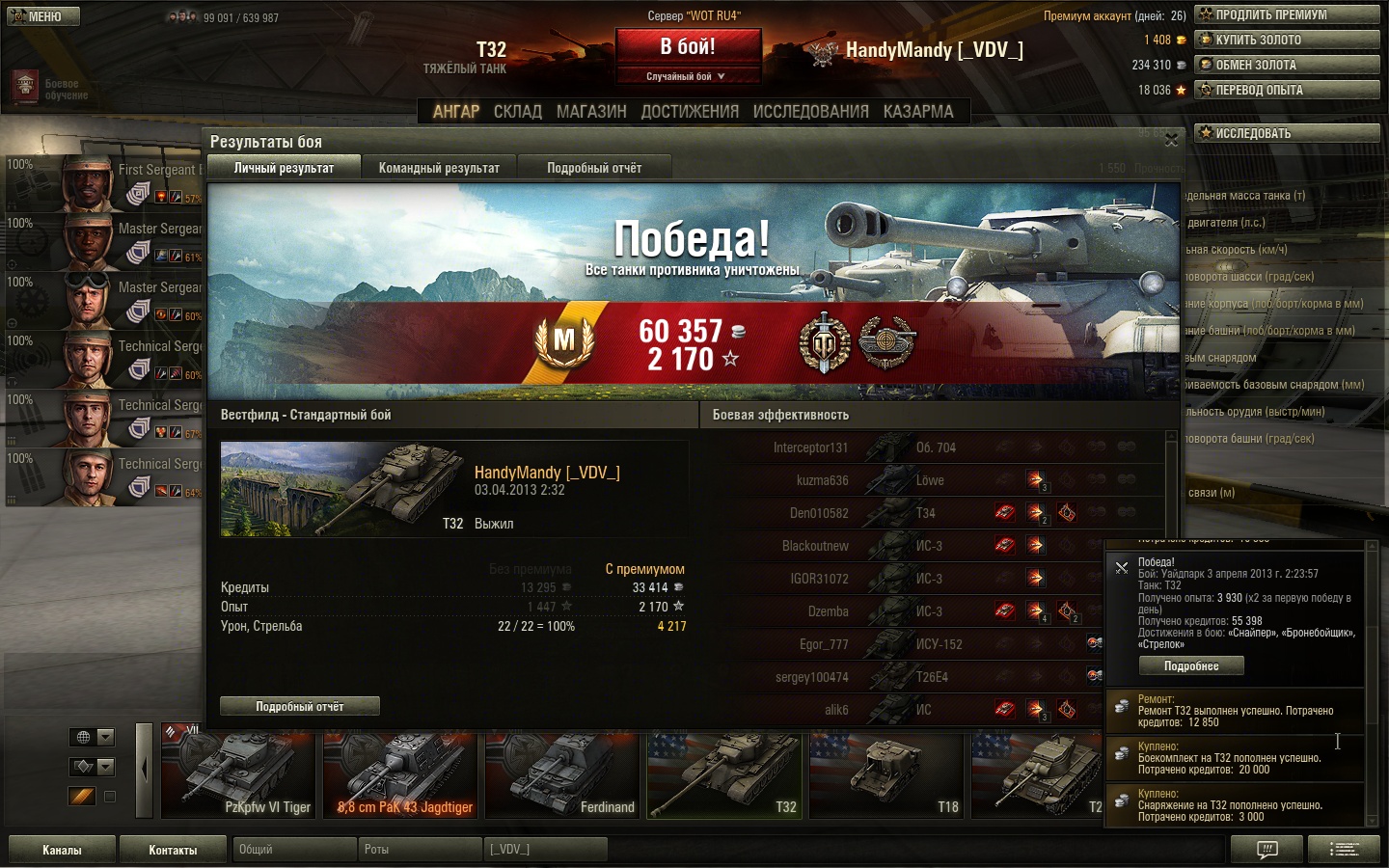Screen dimensions: 1389x868
Task: Open the МЕНЮ button
Action: tap(43, 16)
